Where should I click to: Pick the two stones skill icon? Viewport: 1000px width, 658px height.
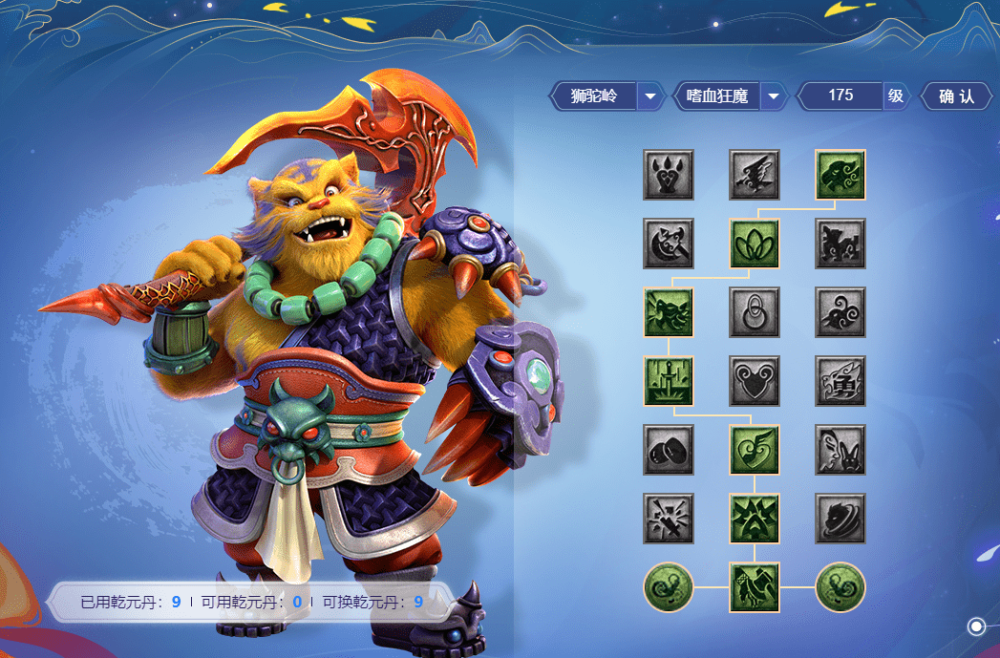(x=668, y=450)
